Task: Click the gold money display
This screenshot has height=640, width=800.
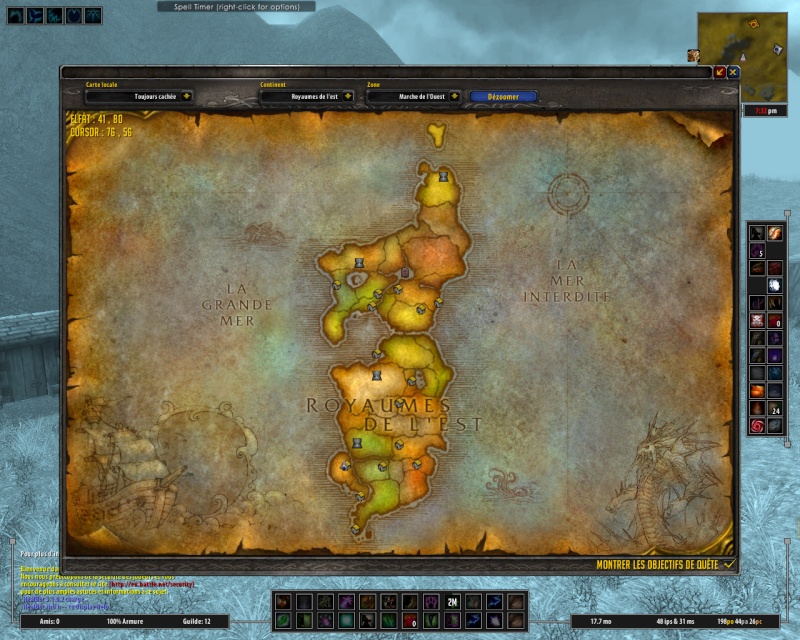Action: point(741,621)
